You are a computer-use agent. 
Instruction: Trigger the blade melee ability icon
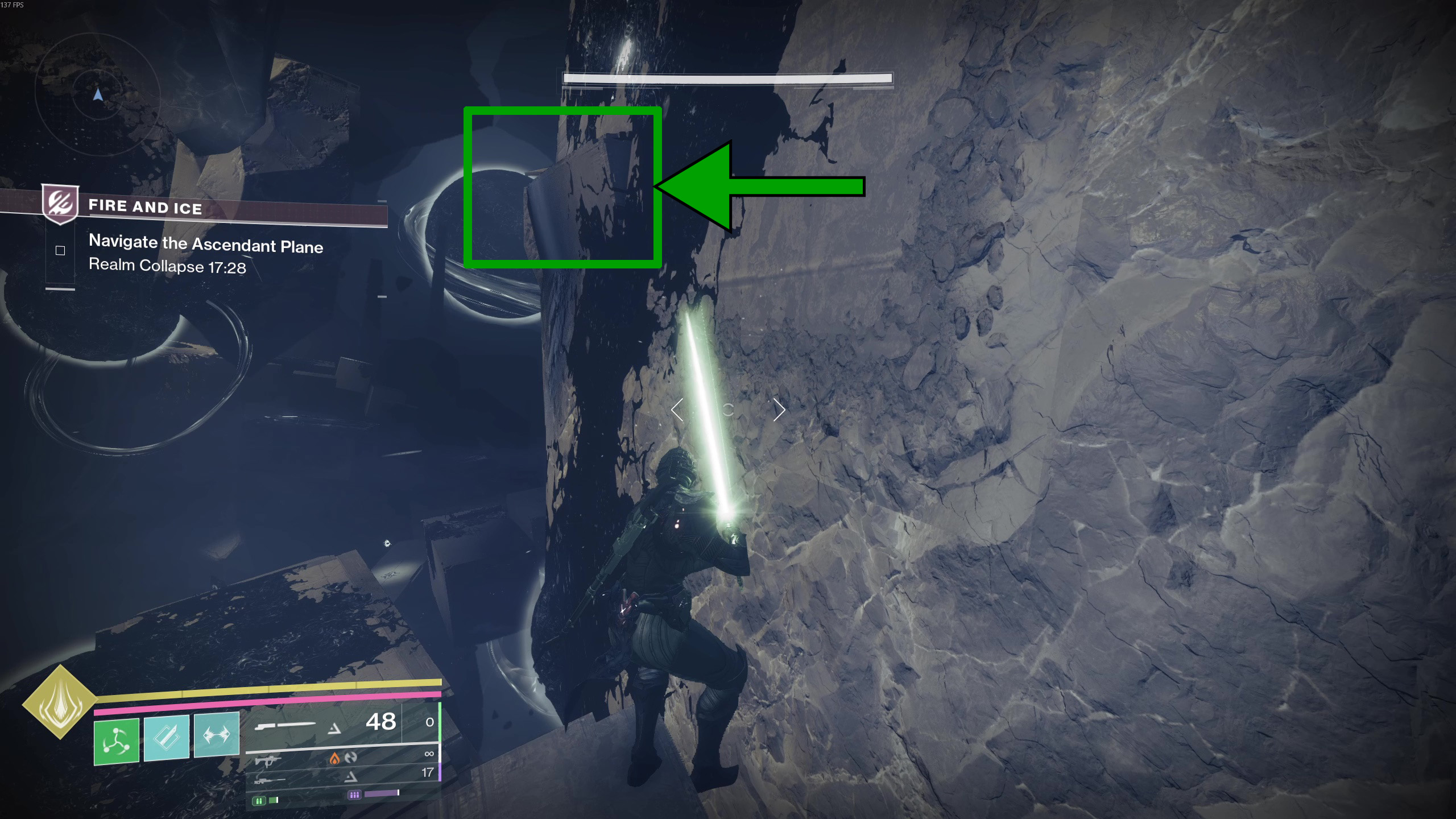(166, 738)
